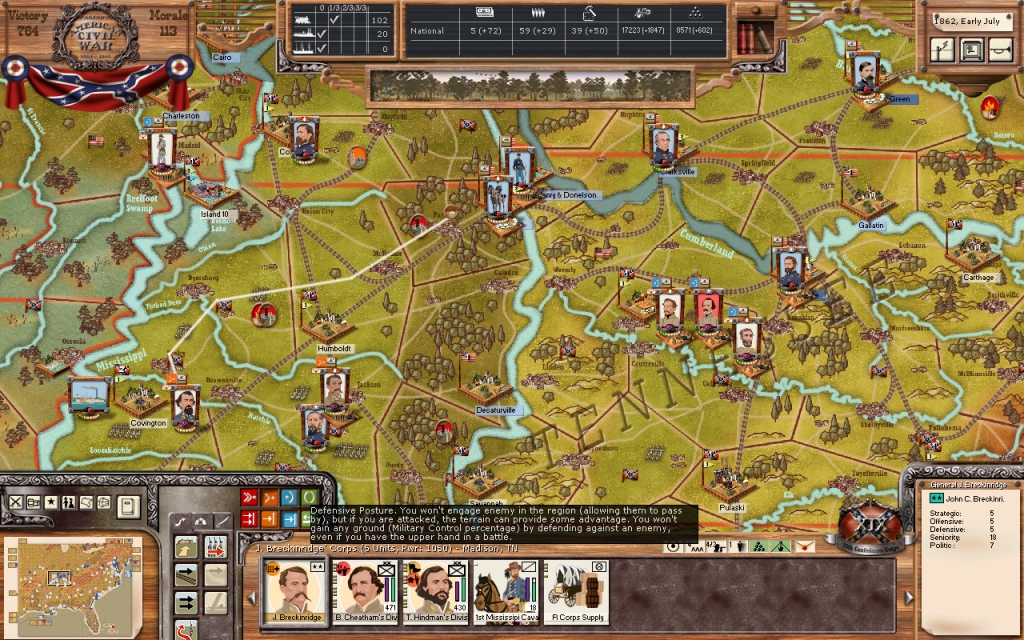The width and height of the screenshot is (1024, 640).
Task: Choose the green passive posture
Action: pos(309,497)
